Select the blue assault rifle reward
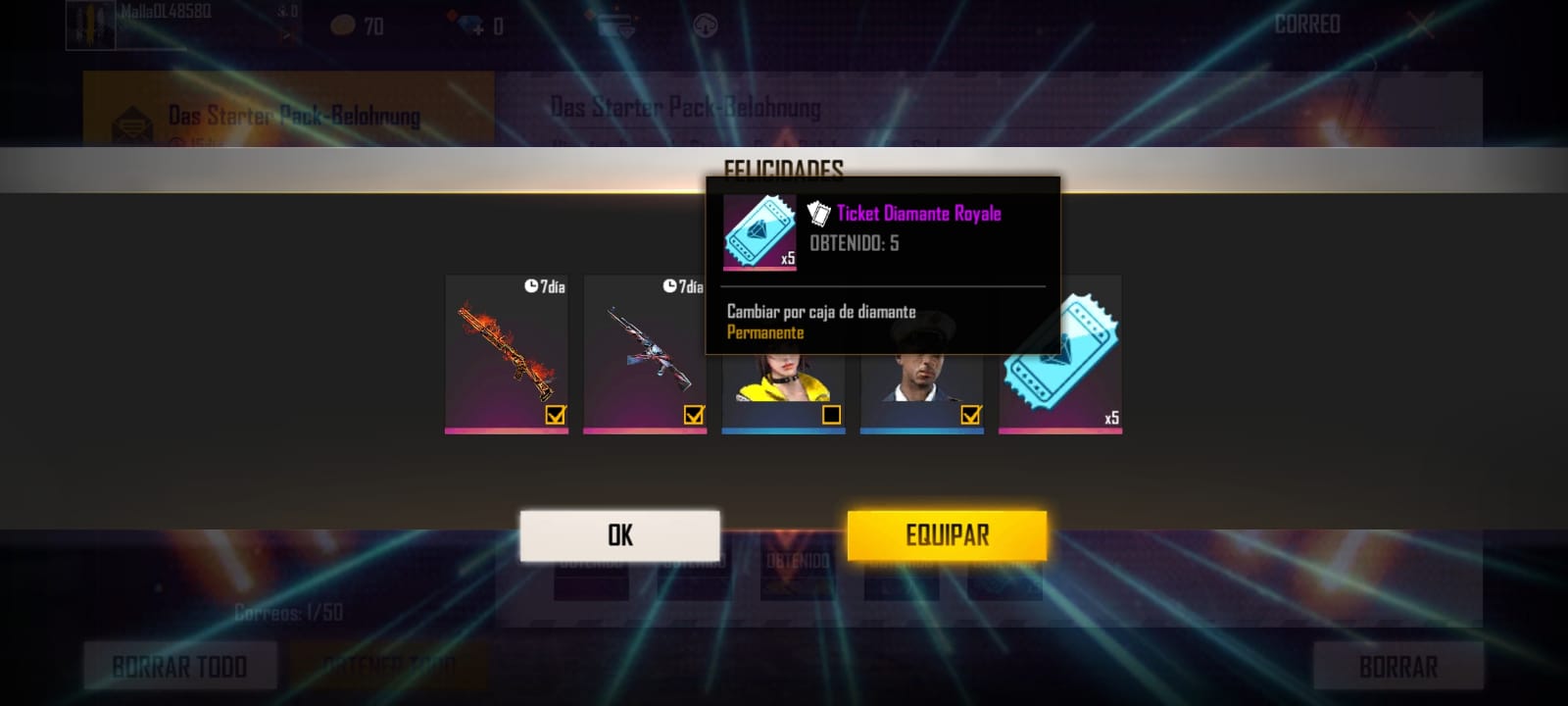This screenshot has height=706, width=1568. click(x=644, y=348)
